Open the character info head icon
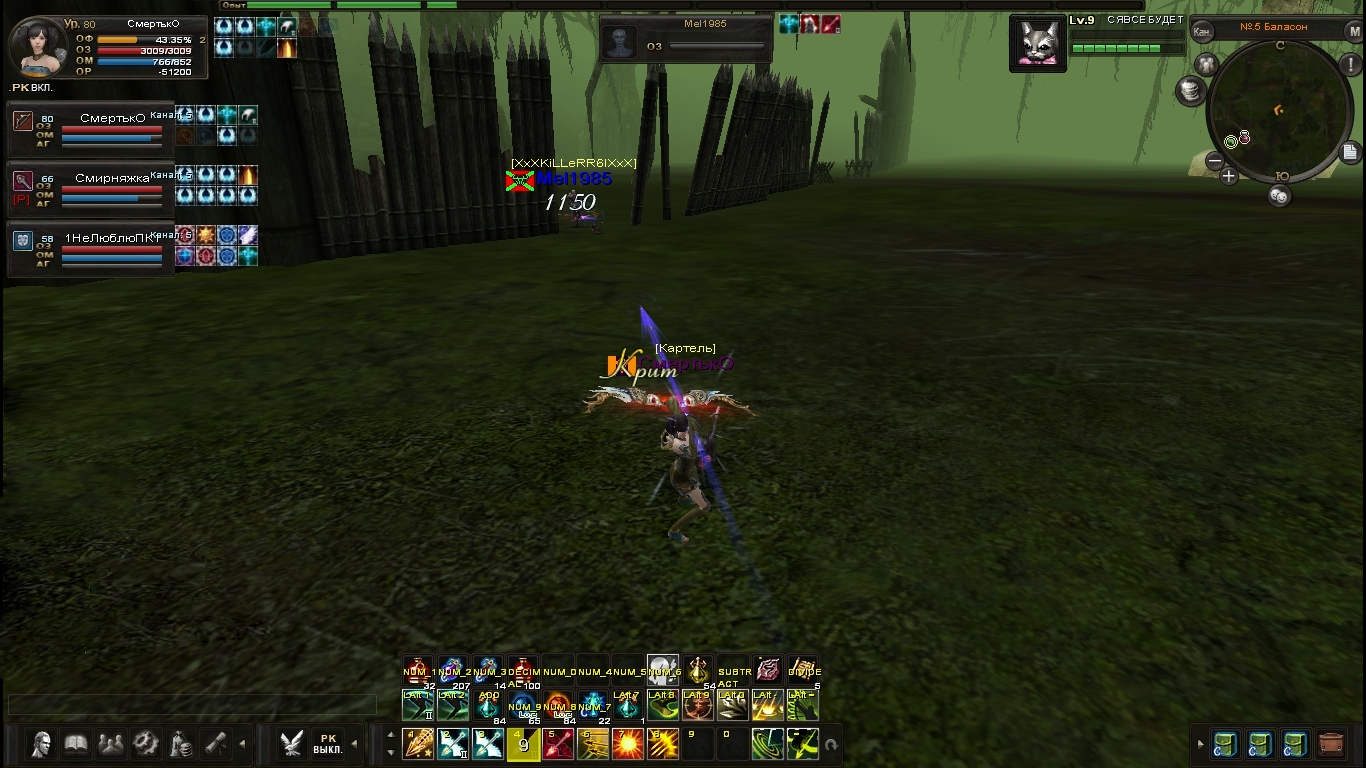This screenshot has width=1366, height=768. [42, 744]
